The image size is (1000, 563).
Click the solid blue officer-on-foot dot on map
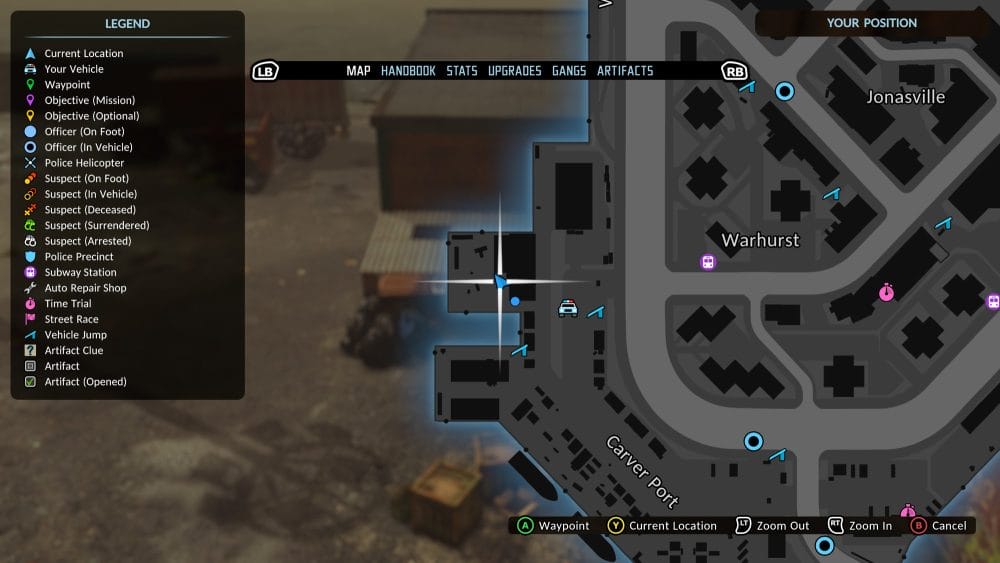click(x=515, y=300)
